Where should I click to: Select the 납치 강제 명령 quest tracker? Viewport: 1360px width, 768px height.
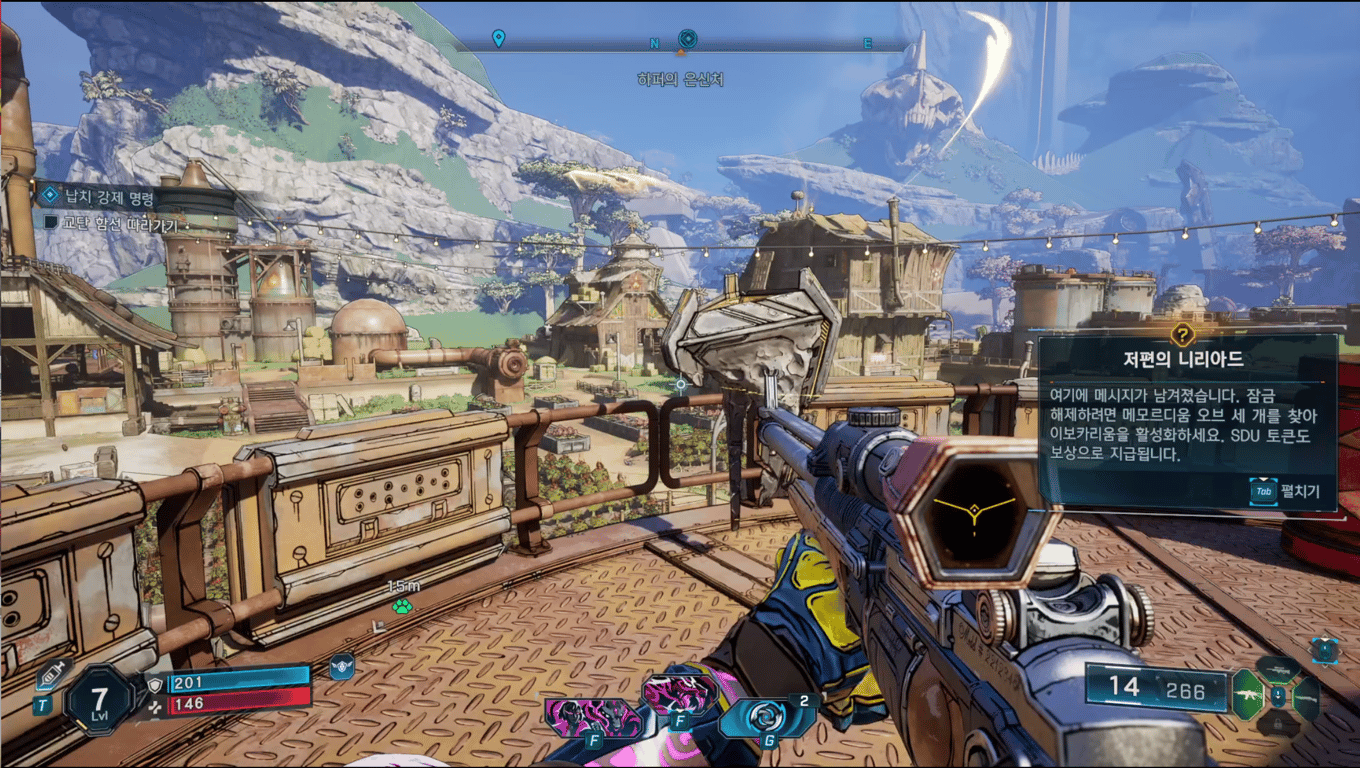pyautogui.click(x=110, y=194)
